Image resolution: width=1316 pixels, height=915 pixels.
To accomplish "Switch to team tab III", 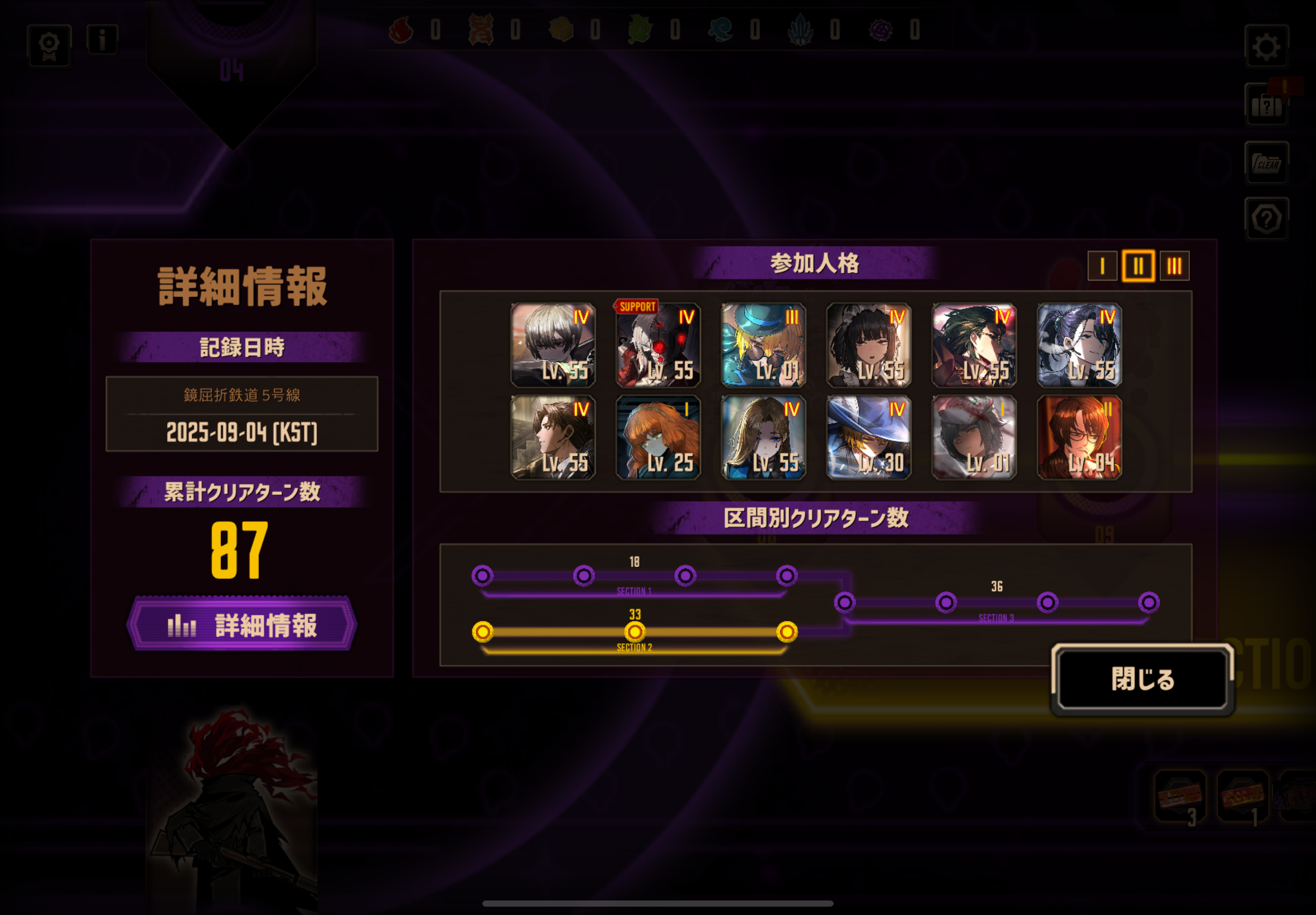I will pyautogui.click(x=1174, y=266).
